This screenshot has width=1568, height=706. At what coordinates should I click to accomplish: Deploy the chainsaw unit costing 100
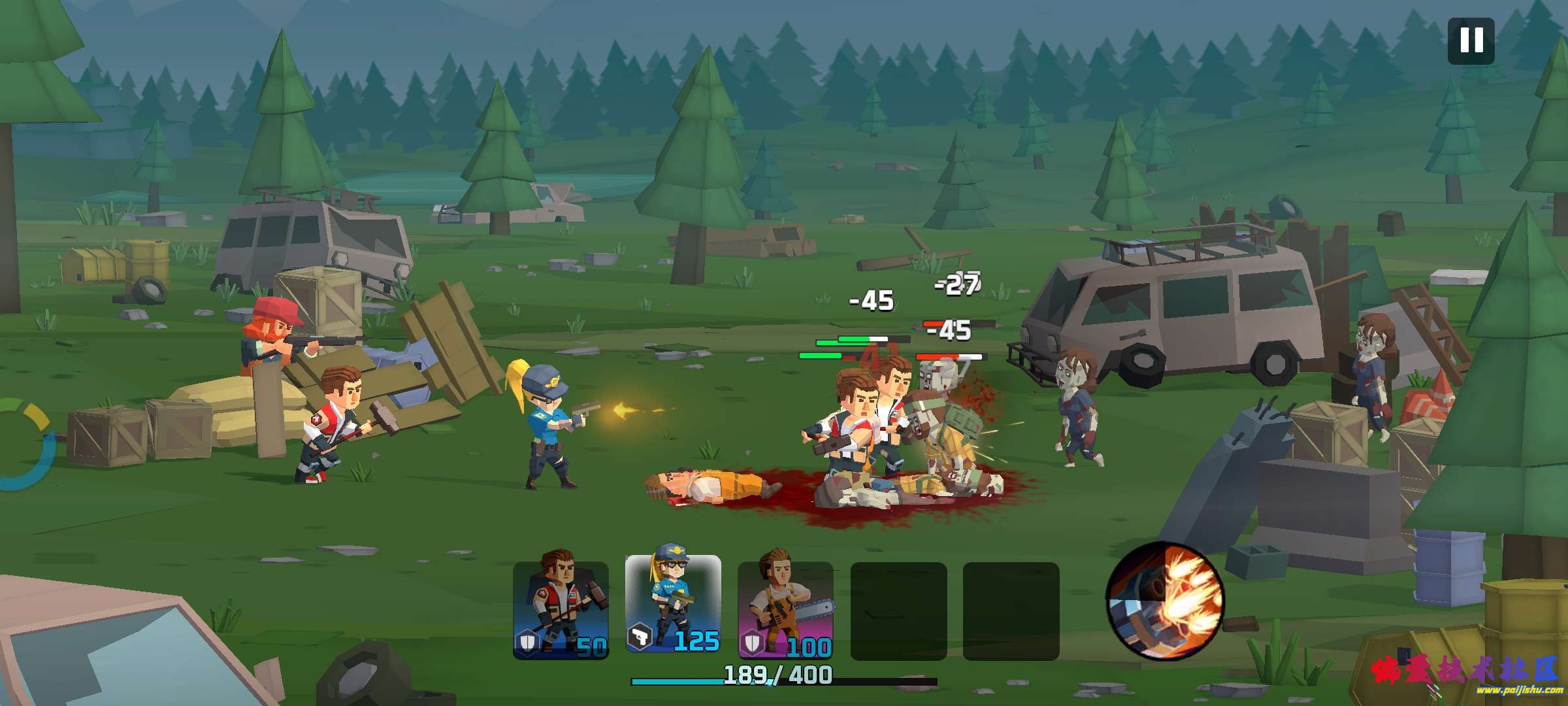pyautogui.click(x=785, y=609)
